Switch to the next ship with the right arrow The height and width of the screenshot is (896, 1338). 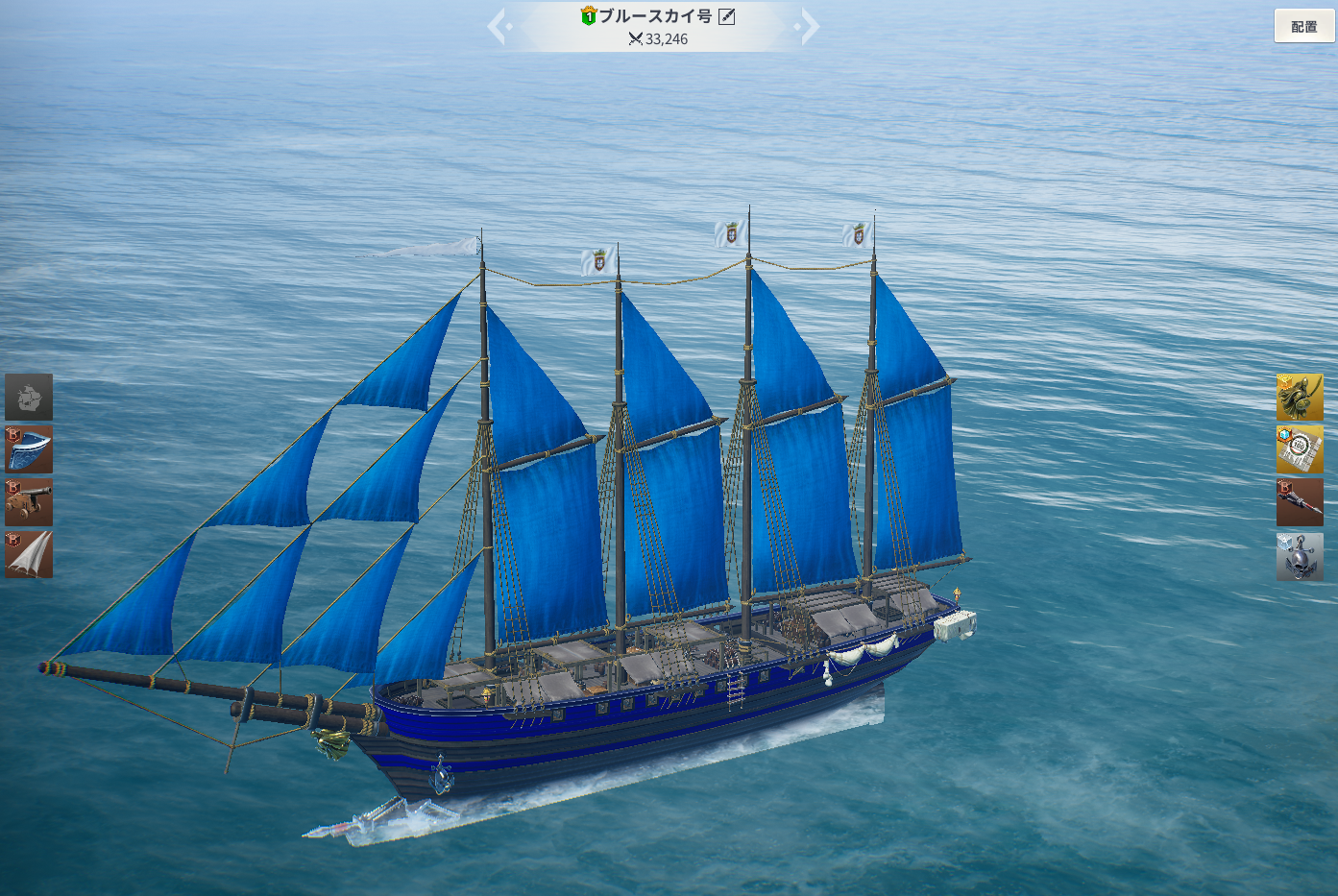point(809,27)
